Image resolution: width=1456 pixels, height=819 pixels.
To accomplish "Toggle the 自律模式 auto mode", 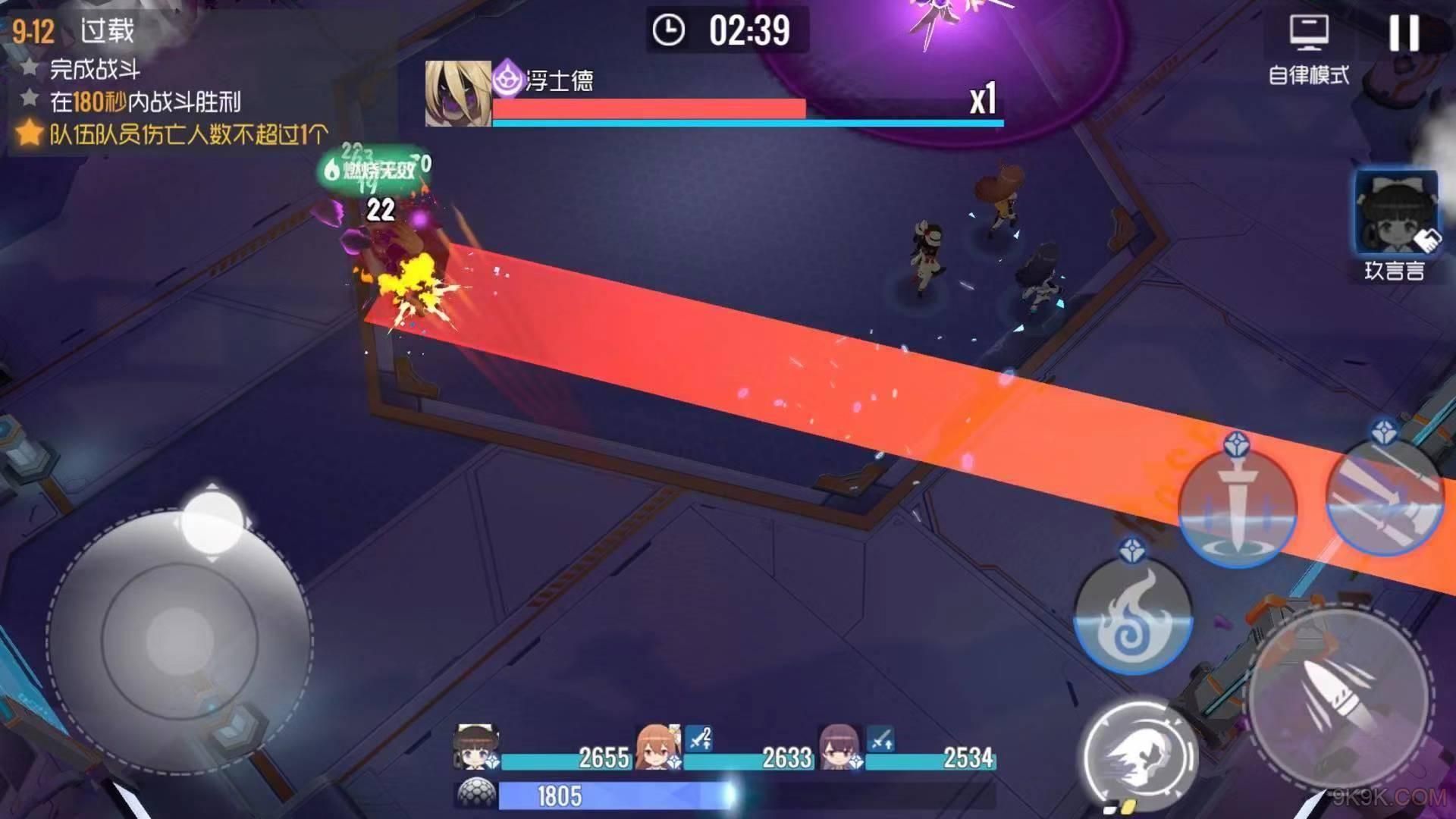I will 1309,49.
